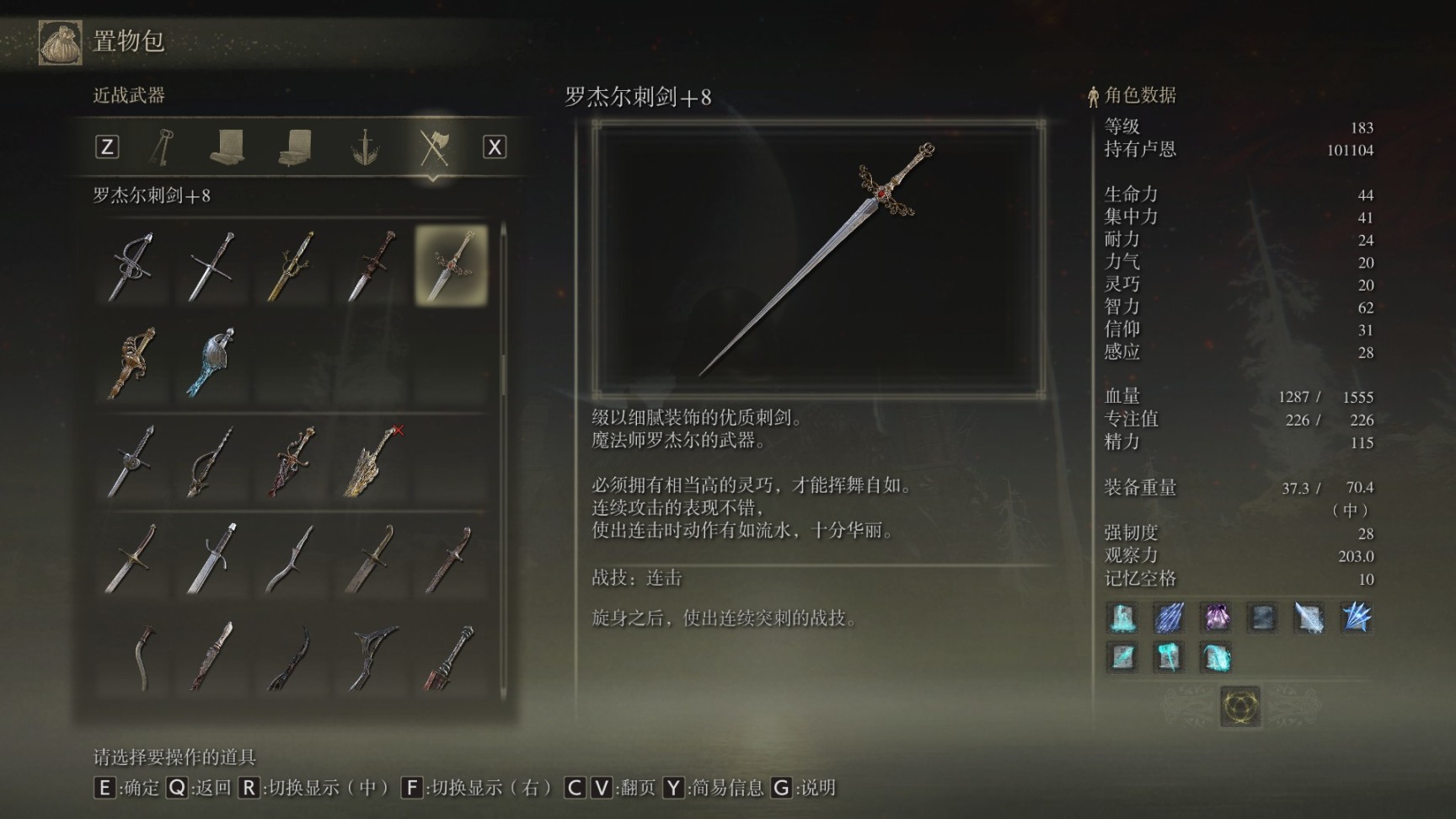
Task: Choose the blue fanned blades spell icon
Action: (x=1355, y=618)
